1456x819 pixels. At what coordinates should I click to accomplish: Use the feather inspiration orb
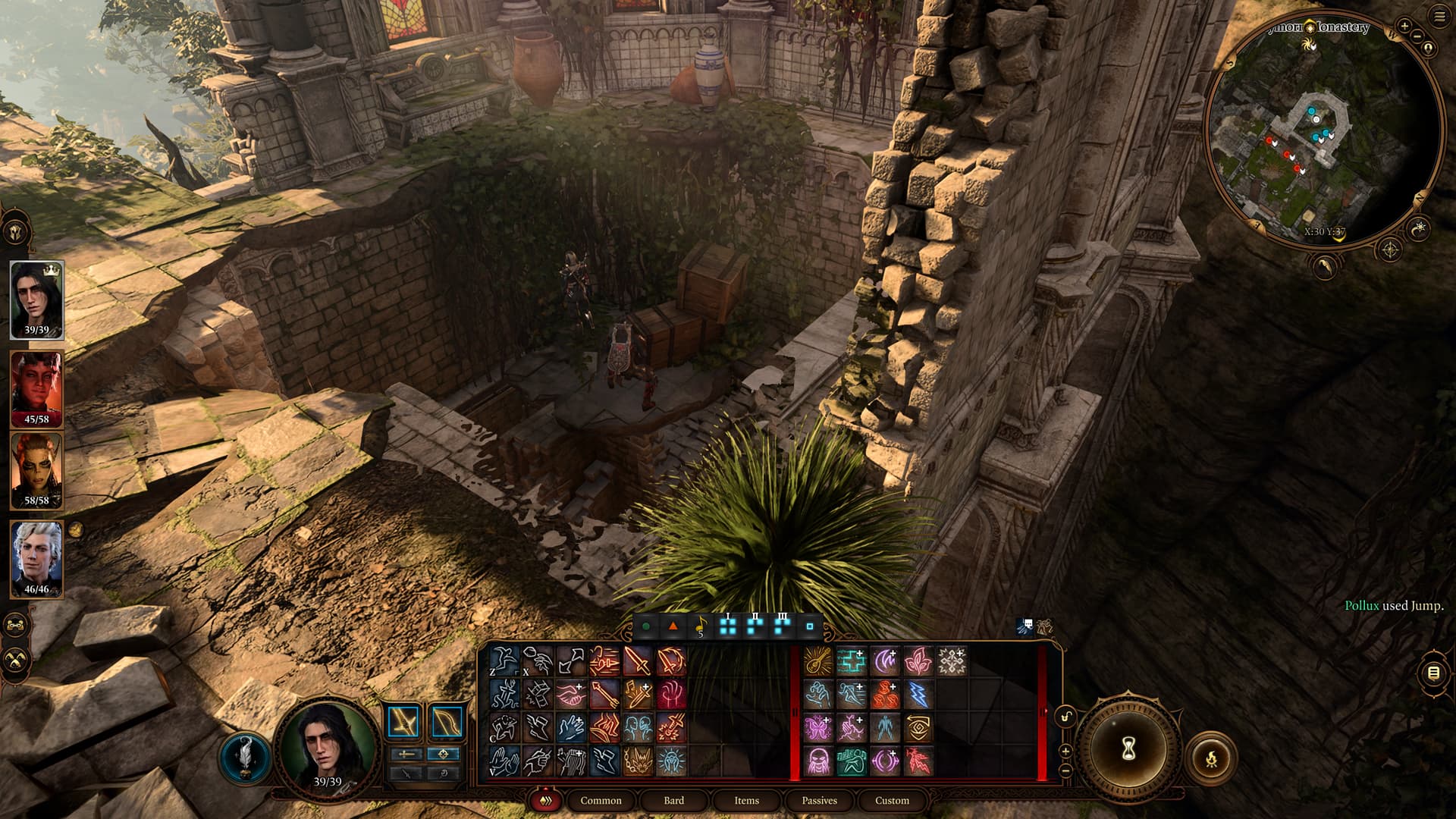coord(245,757)
